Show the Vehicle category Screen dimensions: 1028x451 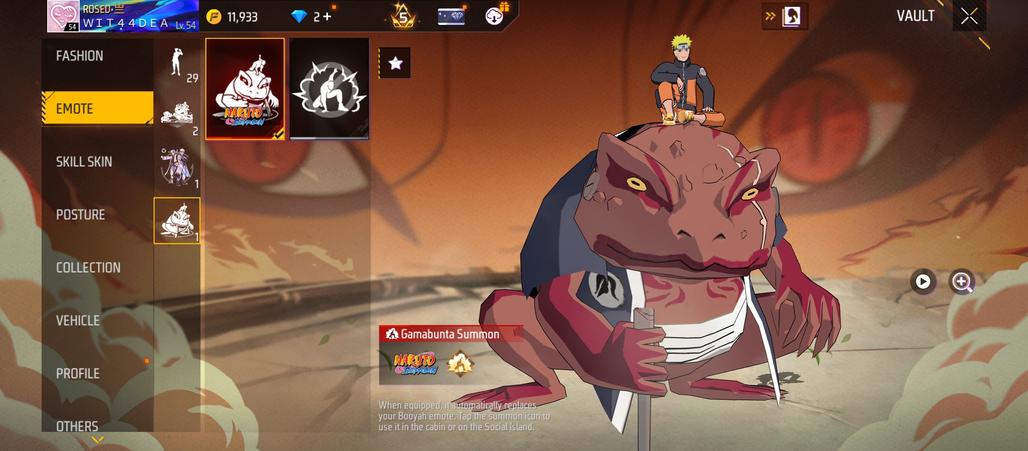pos(78,321)
